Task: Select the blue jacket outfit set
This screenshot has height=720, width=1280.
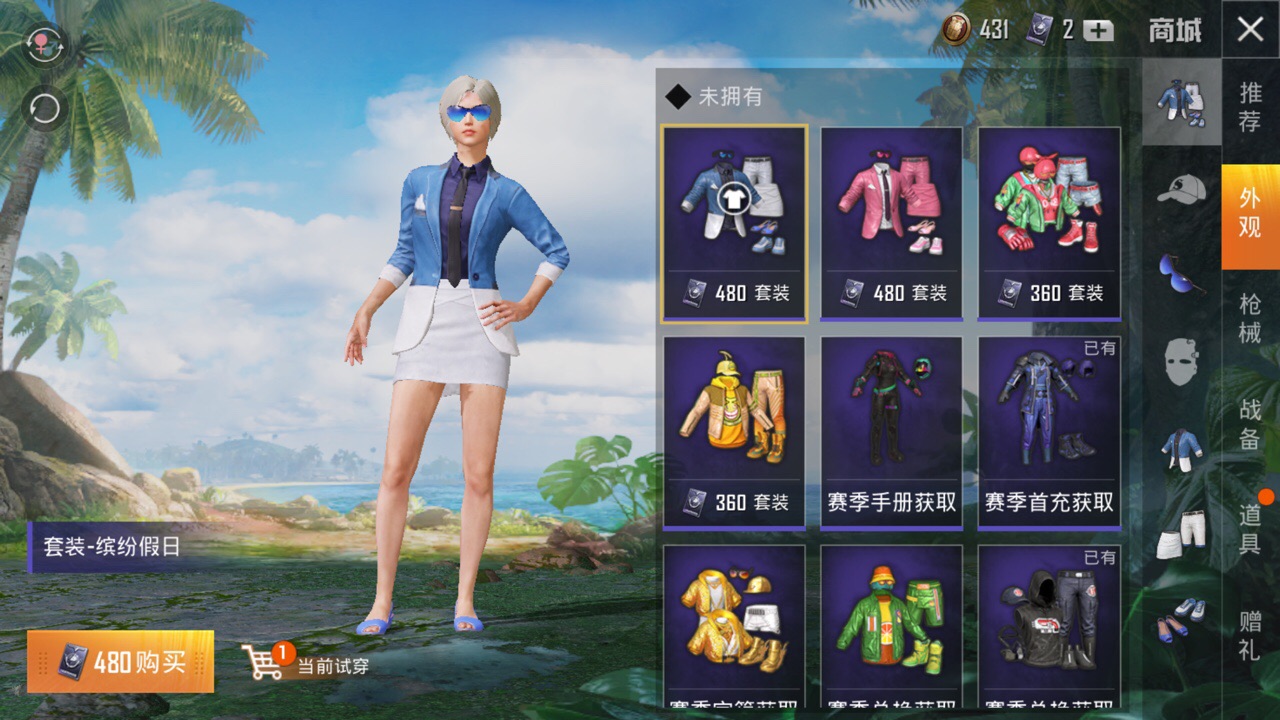Action: (x=733, y=222)
